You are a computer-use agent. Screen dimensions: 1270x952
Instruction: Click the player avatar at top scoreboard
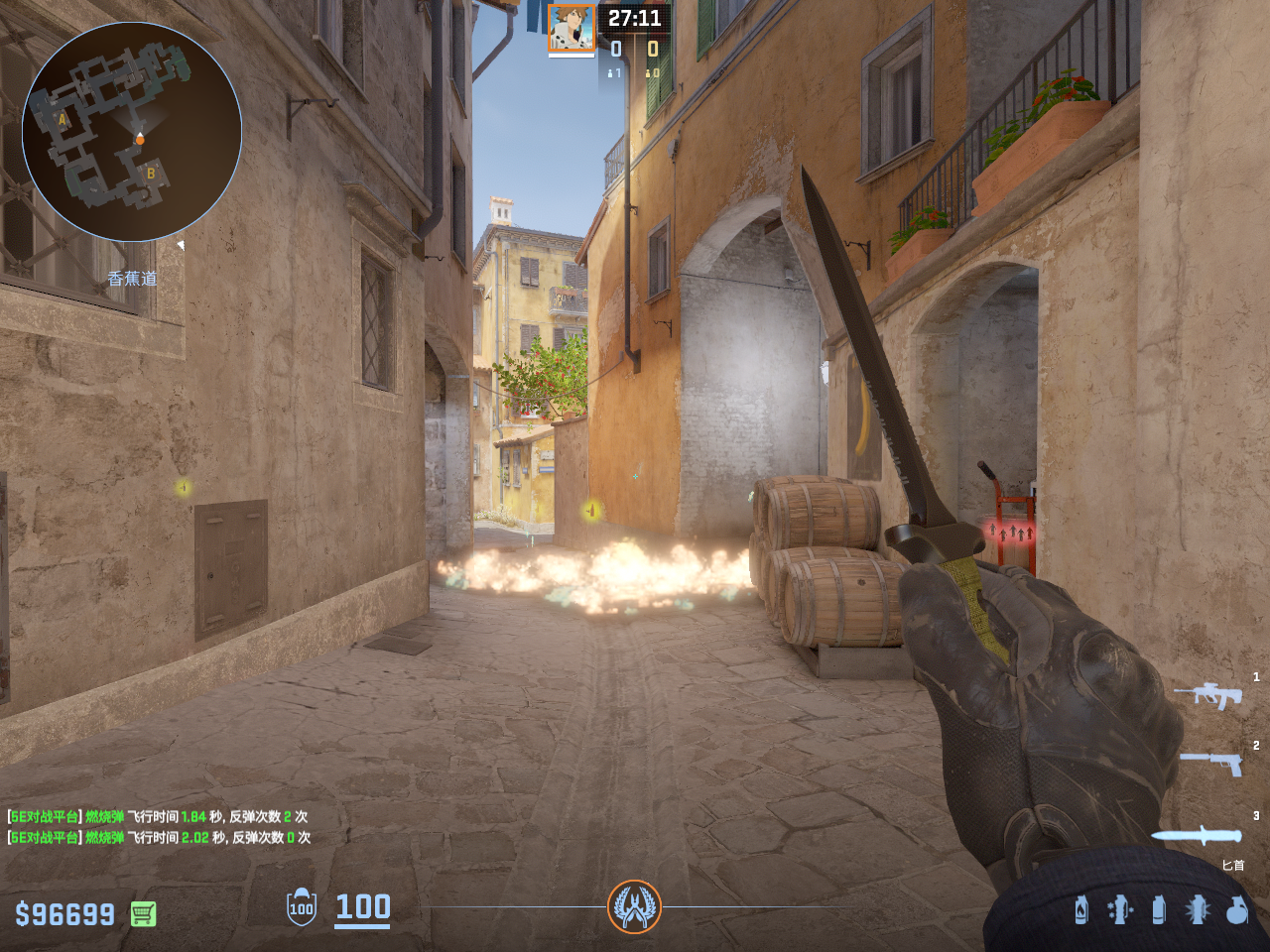click(571, 28)
